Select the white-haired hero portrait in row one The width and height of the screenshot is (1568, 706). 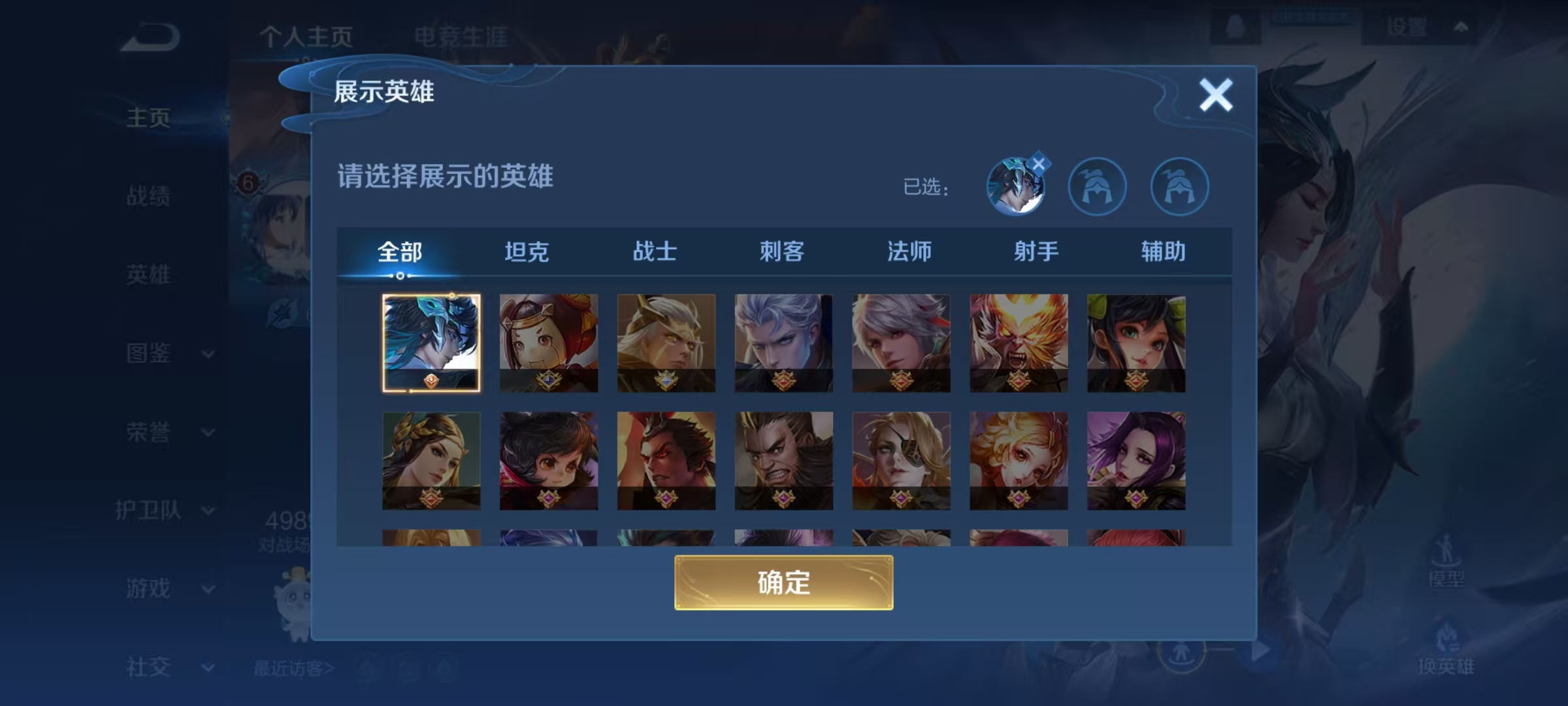pos(783,344)
